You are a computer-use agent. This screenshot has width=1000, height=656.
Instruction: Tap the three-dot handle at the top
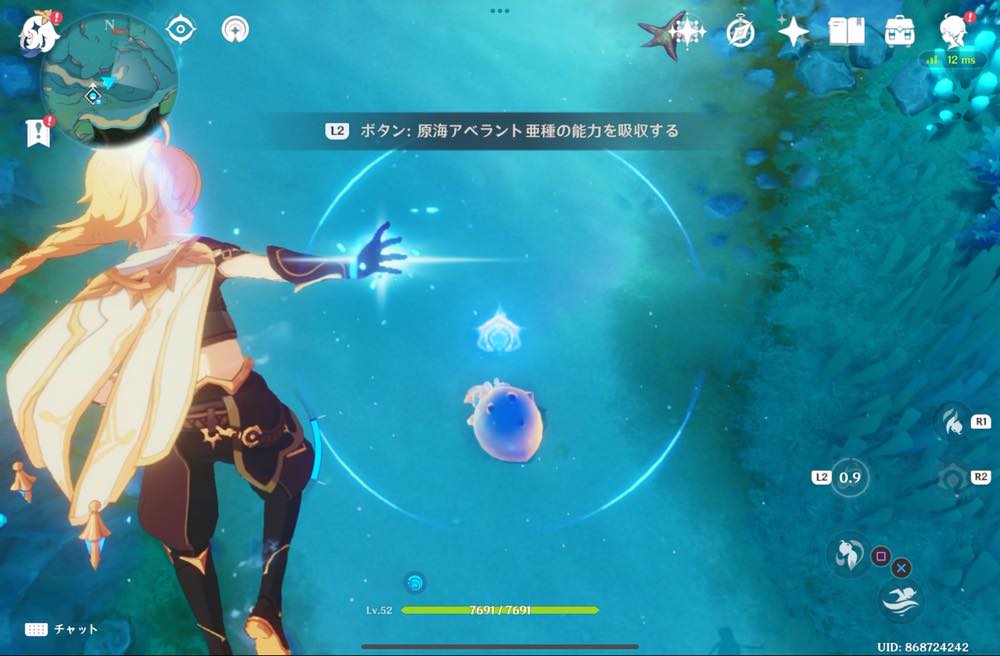[x=500, y=10]
